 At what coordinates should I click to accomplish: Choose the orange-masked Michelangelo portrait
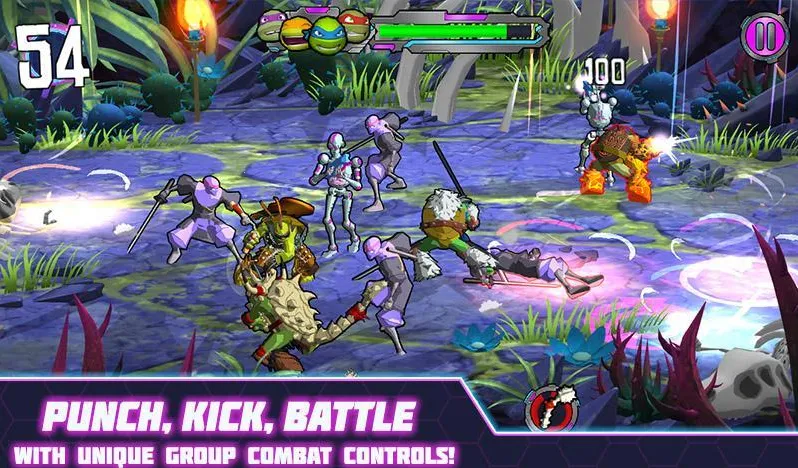tap(296, 34)
